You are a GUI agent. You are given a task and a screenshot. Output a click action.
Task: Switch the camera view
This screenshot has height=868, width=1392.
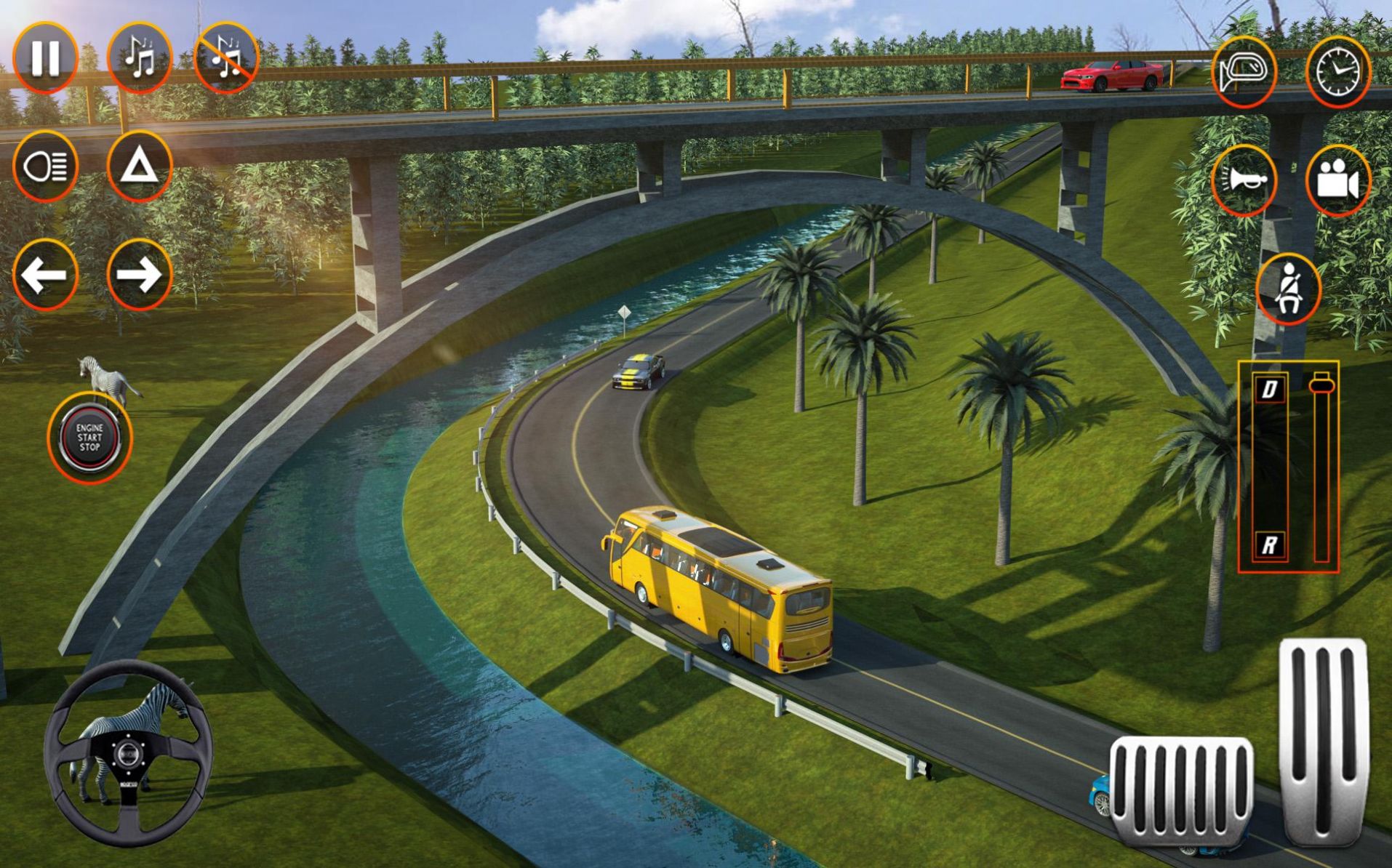click(1337, 180)
